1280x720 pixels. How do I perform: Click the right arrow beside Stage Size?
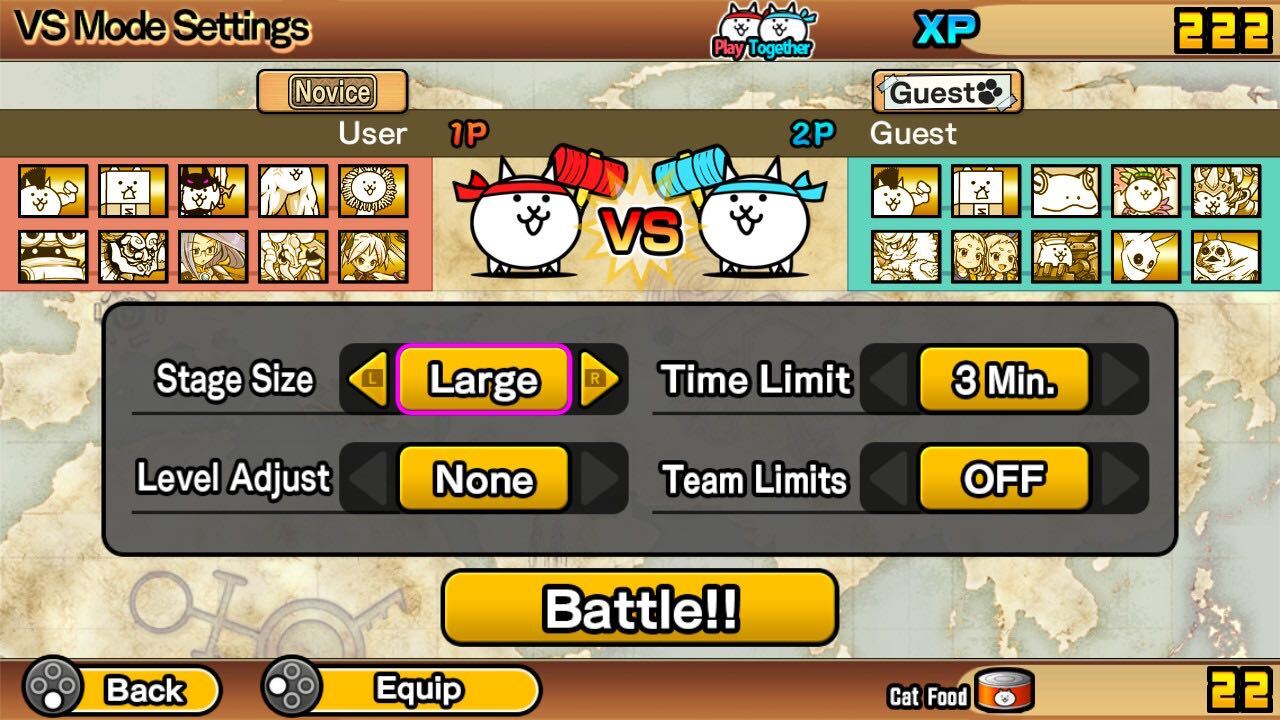pos(599,380)
